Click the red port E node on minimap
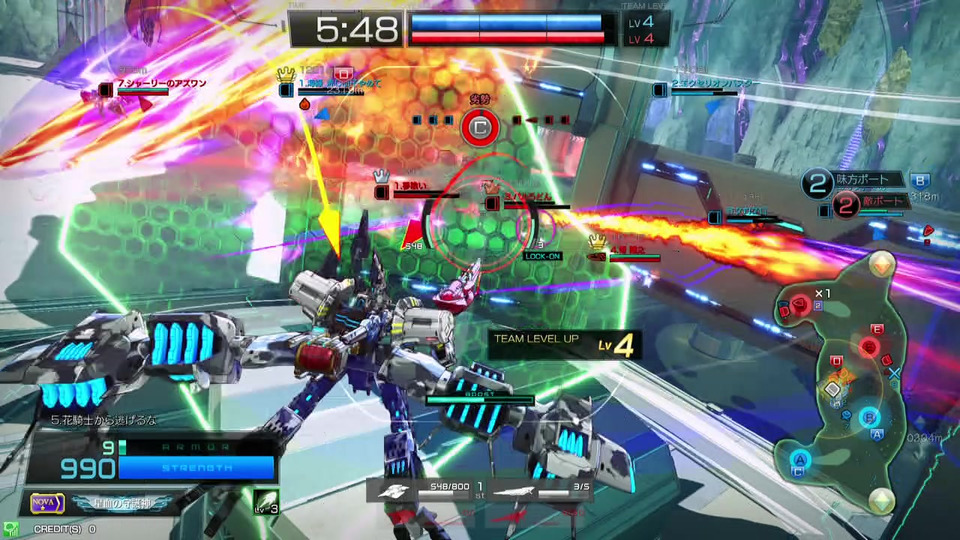This screenshot has width=960, height=540. (x=870, y=346)
